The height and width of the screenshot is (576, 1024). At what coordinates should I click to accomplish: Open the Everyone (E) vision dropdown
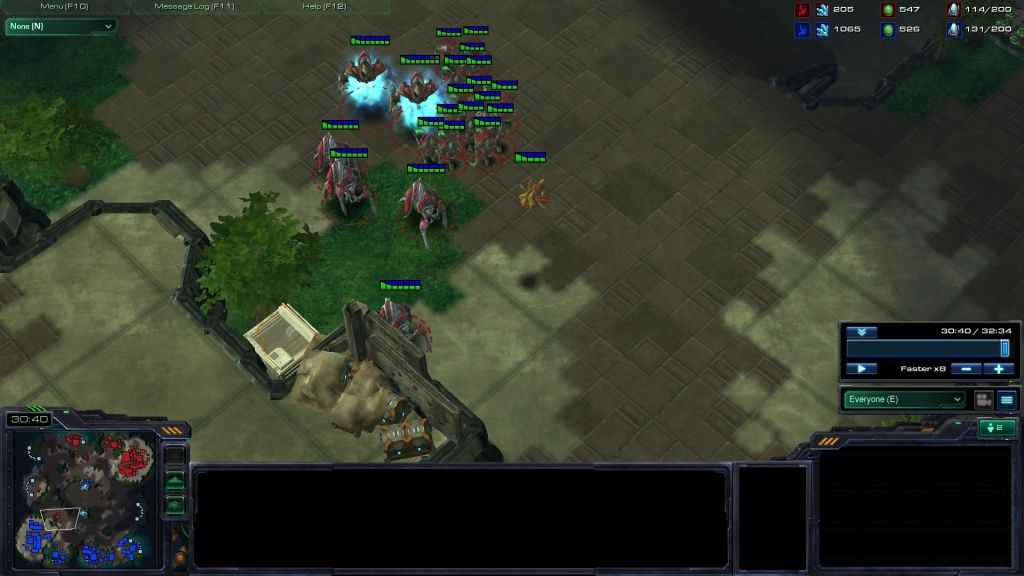(x=905, y=399)
